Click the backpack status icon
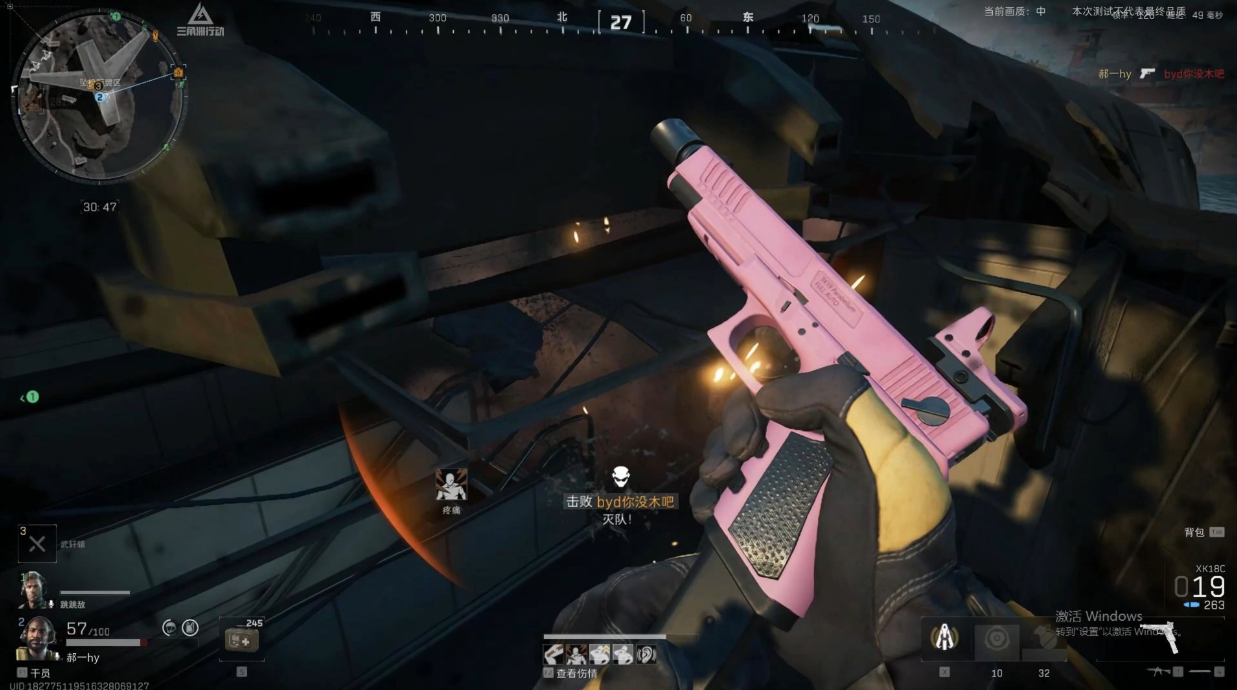1237x690 pixels. pos(190,628)
